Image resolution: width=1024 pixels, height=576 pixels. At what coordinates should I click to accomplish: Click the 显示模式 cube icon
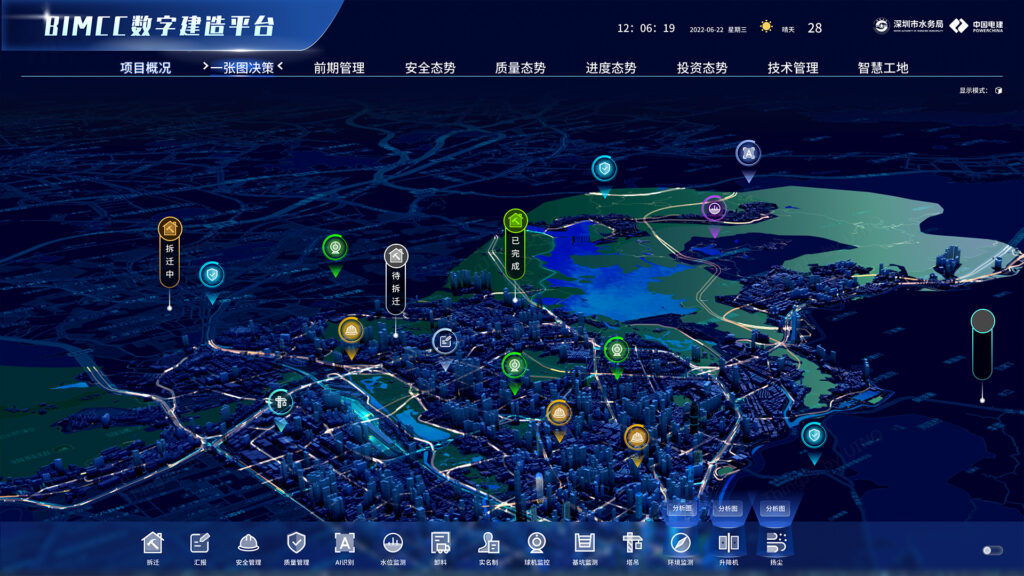(x=998, y=91)
